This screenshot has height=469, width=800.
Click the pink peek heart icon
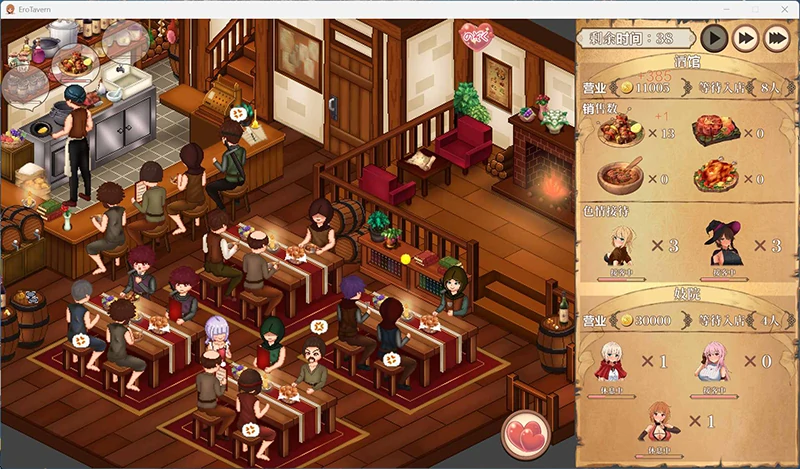476,36
